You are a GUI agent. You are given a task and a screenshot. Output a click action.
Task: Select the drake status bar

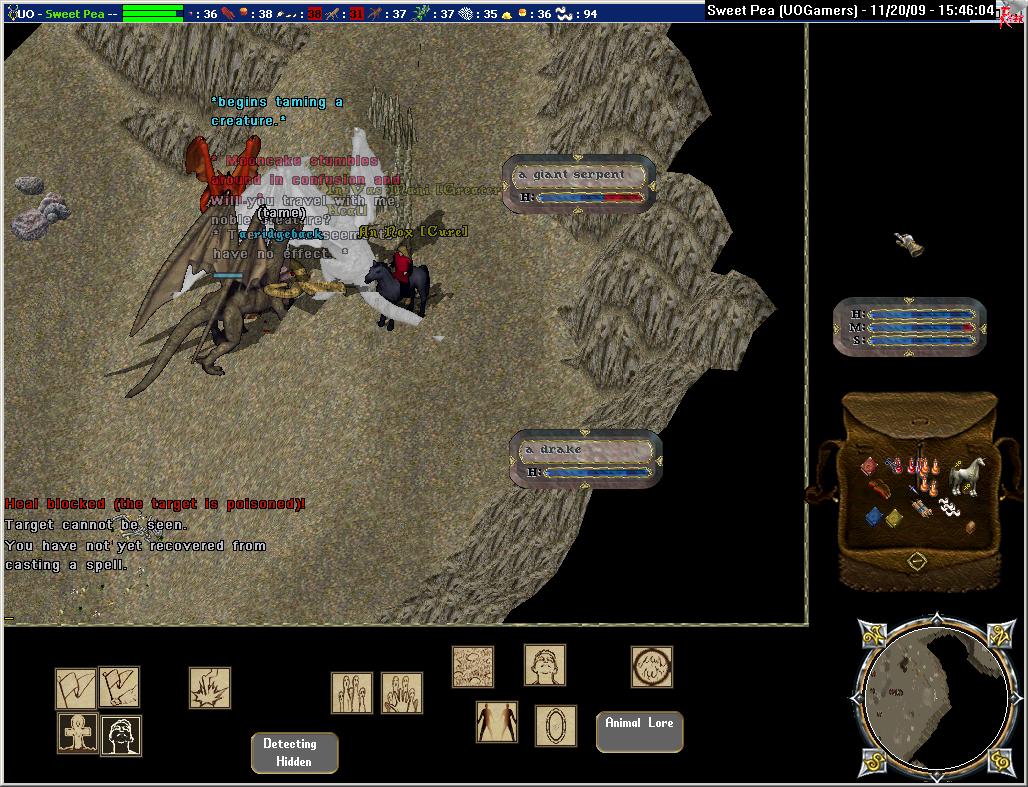click(x=586, y=459)
